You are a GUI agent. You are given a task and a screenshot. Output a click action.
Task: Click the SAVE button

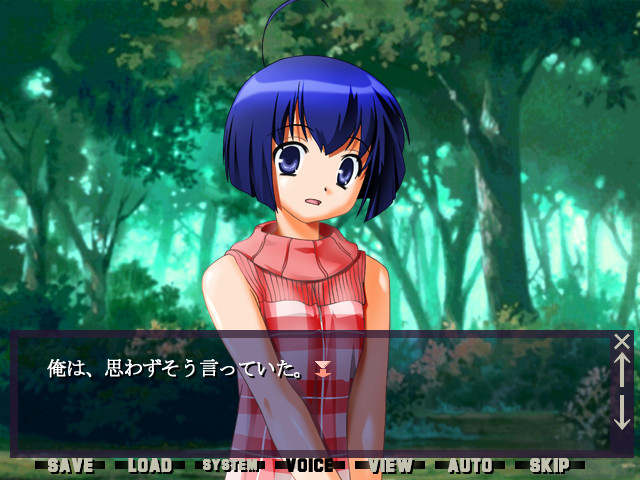pyautogui.click(x=70, y=465)
